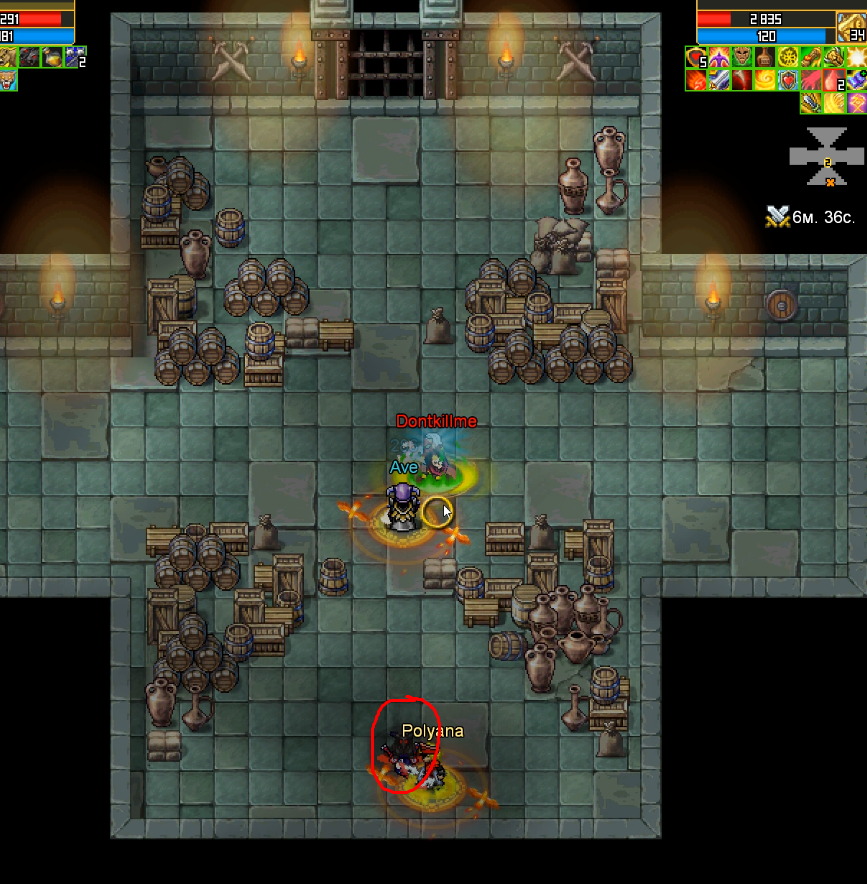Inspect the steel sword buff icon
The height and width of the screenshot is (884, 867).
tap(718, 80)
